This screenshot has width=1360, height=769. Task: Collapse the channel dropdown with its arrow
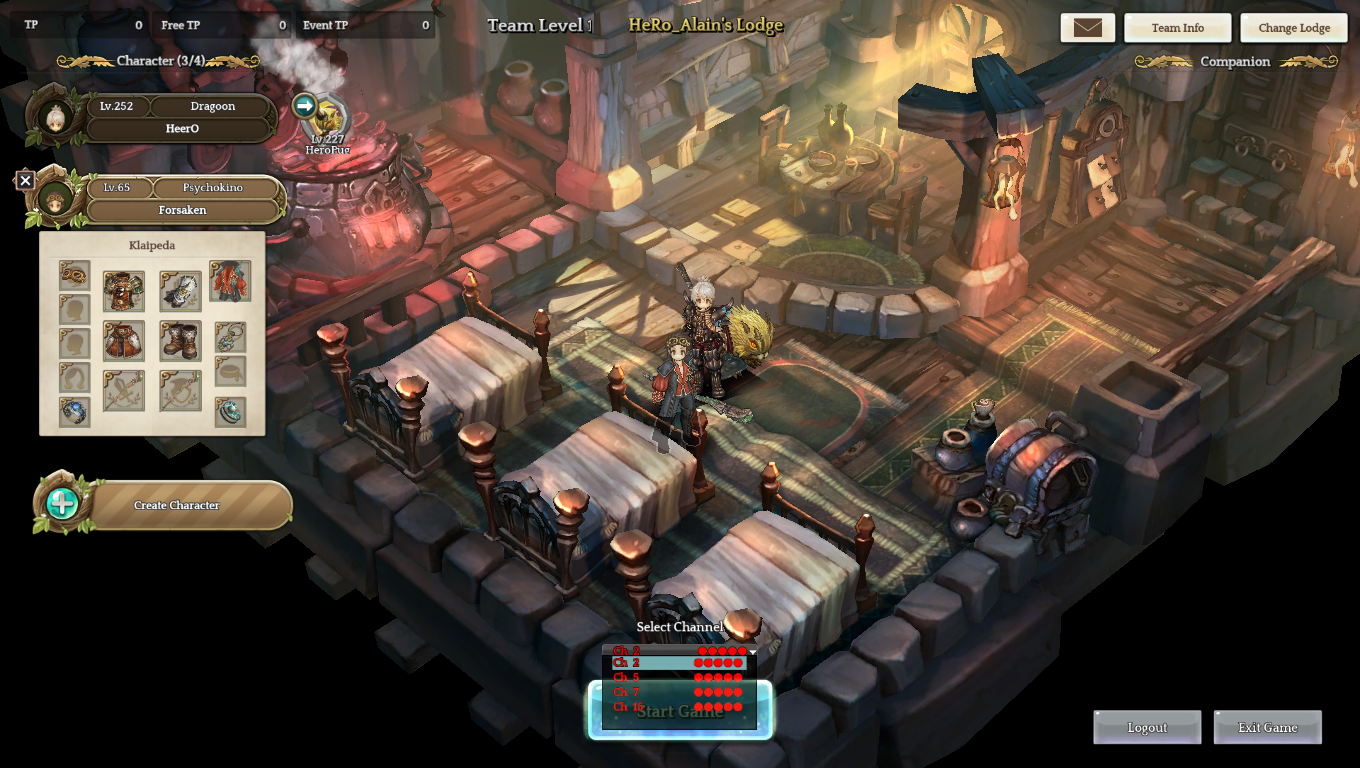pos(752,652)
